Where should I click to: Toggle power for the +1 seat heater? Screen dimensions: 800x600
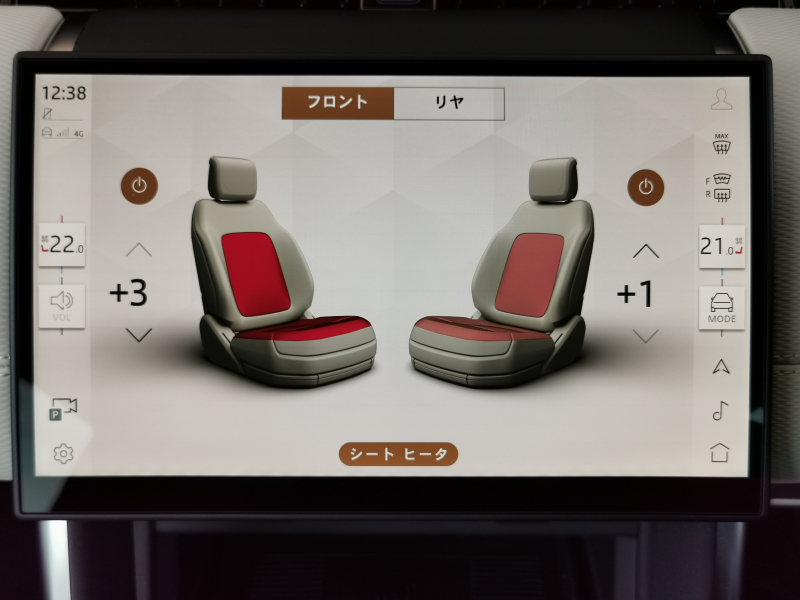point(646,185)
